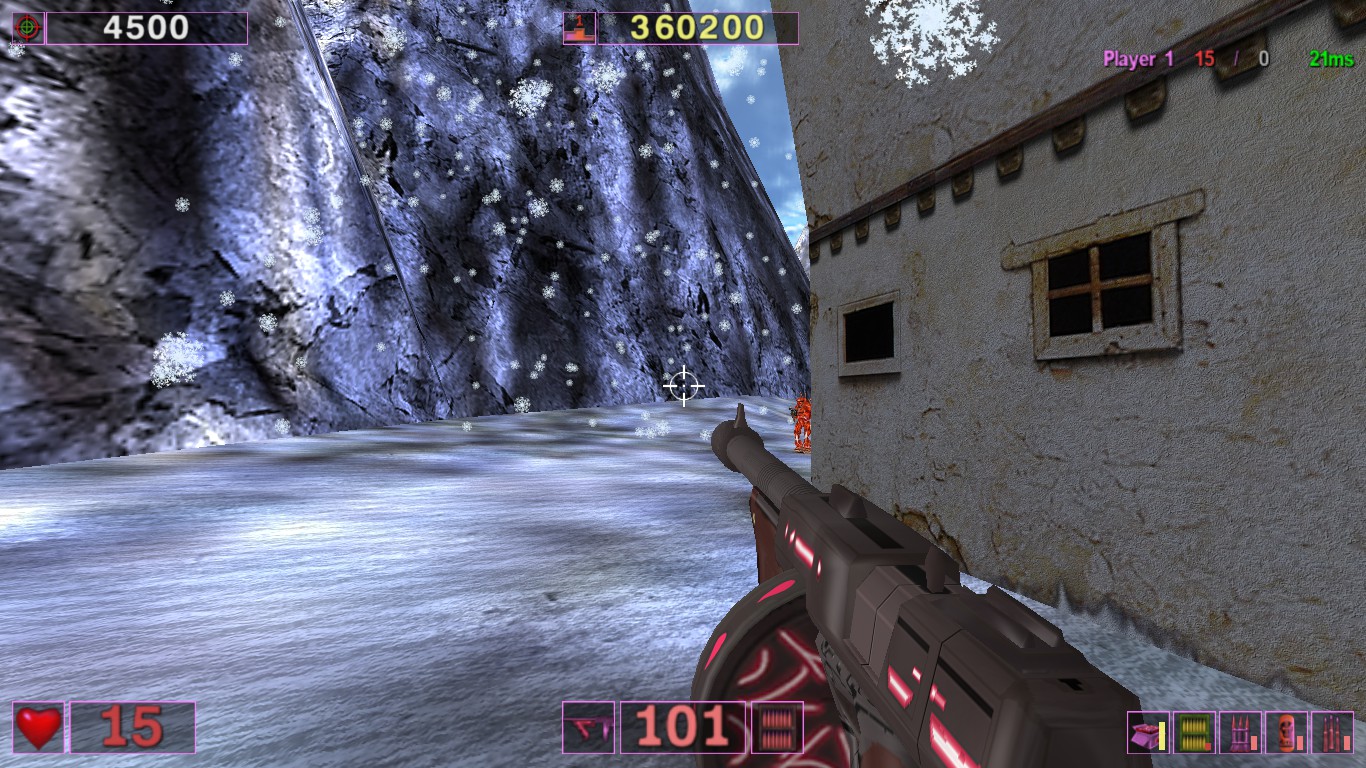Click the green crosshair target icon
This screenshot has height=768, width=1366.
(27, 28)
